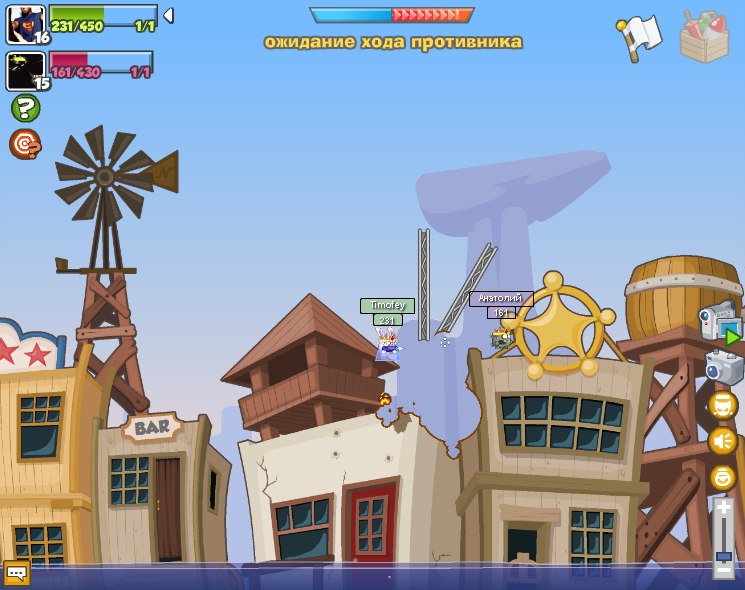The height and width of the screenshot is (590, 745).
Task: Open the weapons crate inventory
Action: click(704, 36)
